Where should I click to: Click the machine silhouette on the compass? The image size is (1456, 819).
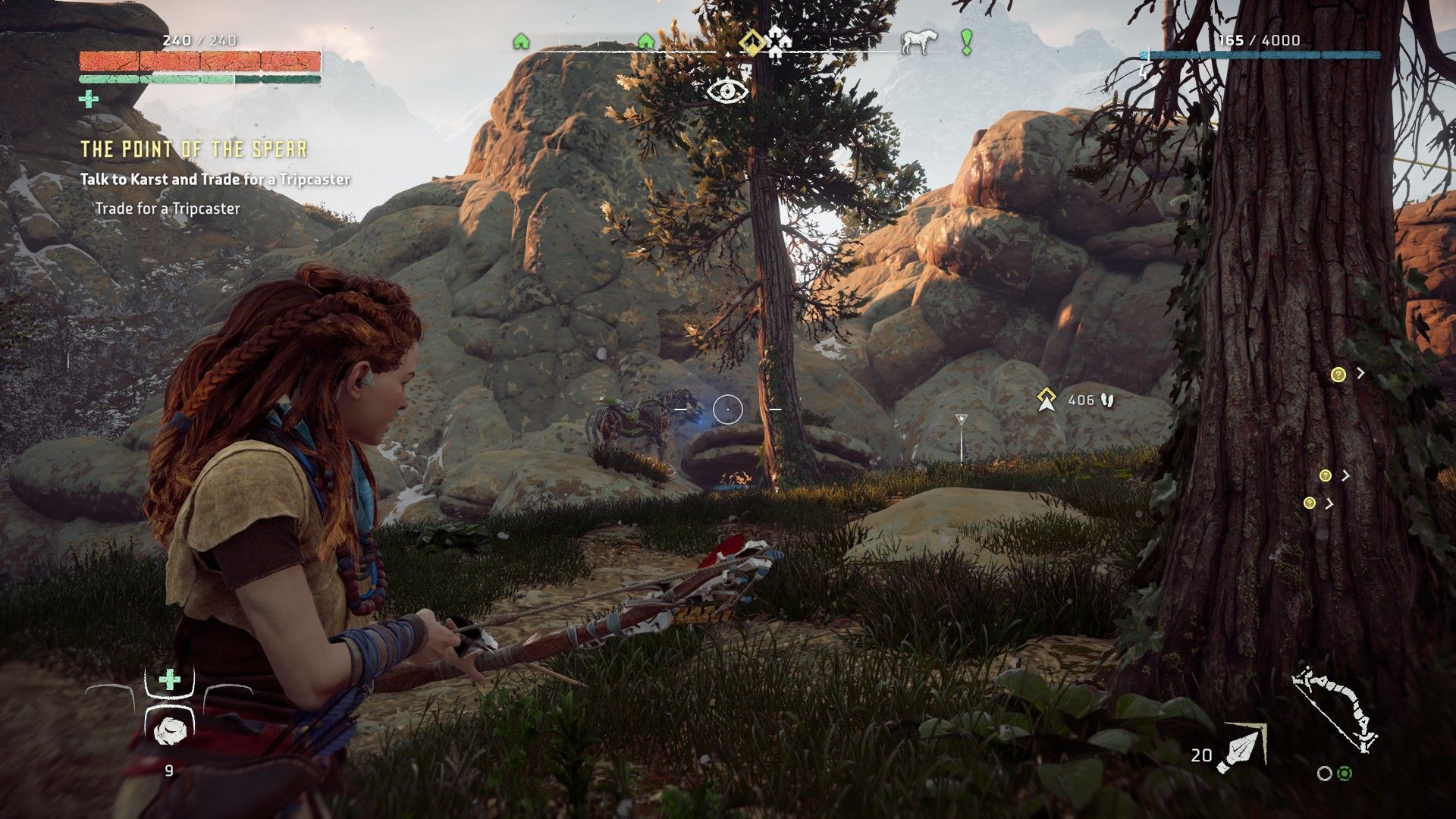[919, 42]
